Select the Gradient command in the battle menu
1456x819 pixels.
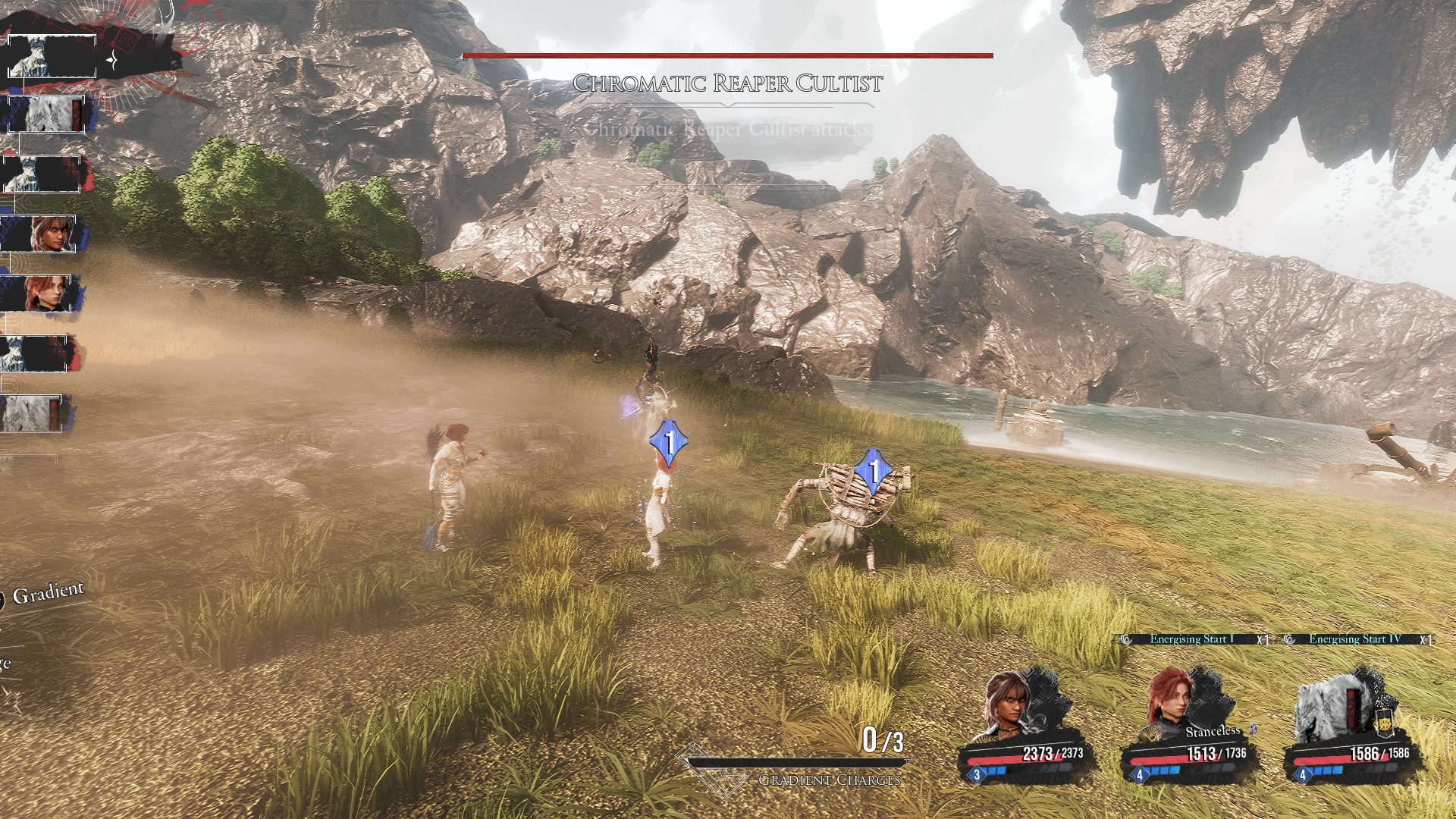pyautogui.click(x=47, y=592)
